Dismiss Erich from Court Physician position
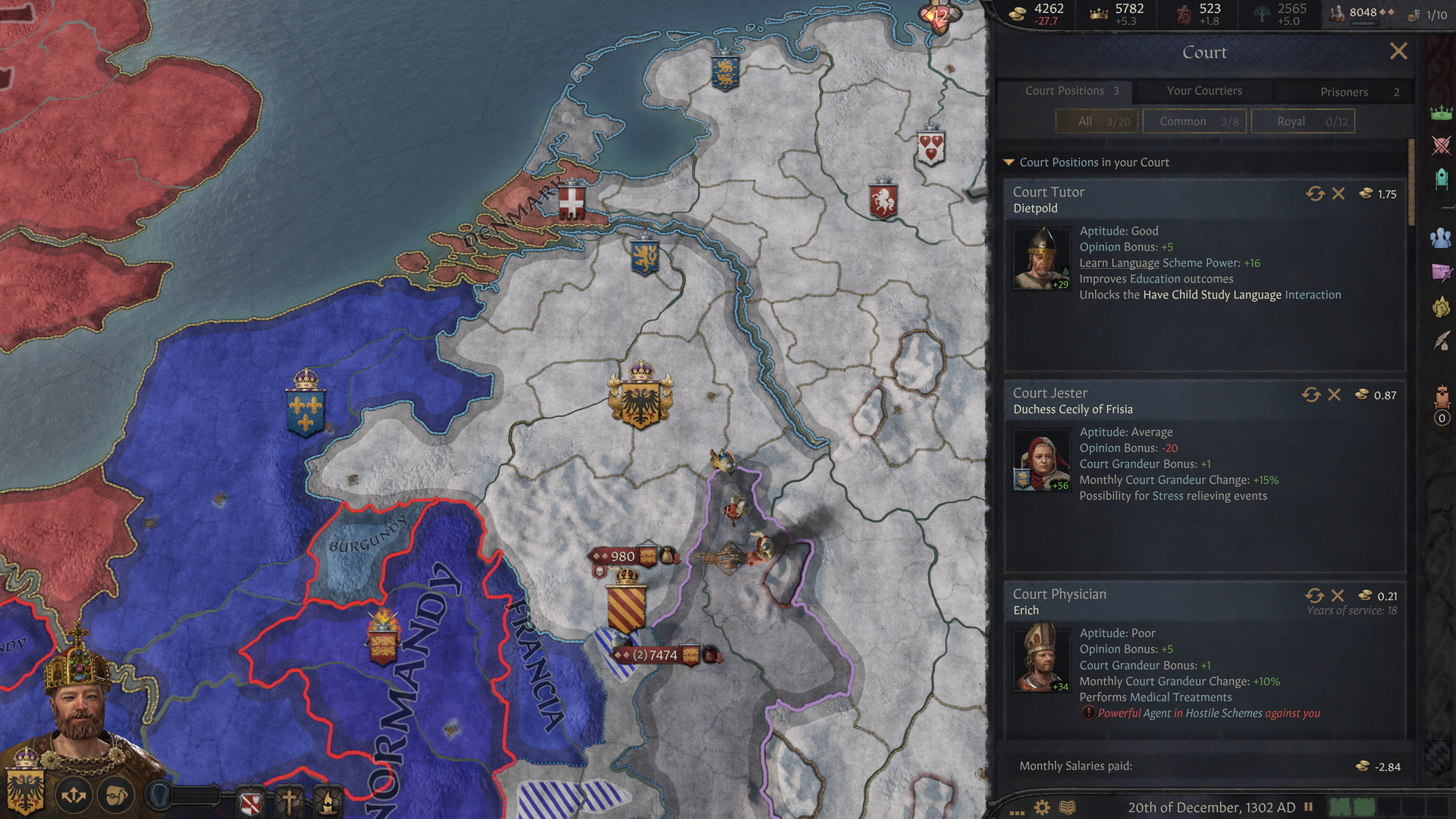Image resolution: width=1456 pixels, height=819 pixels. pyautogui.click(x=1338, y=596)
